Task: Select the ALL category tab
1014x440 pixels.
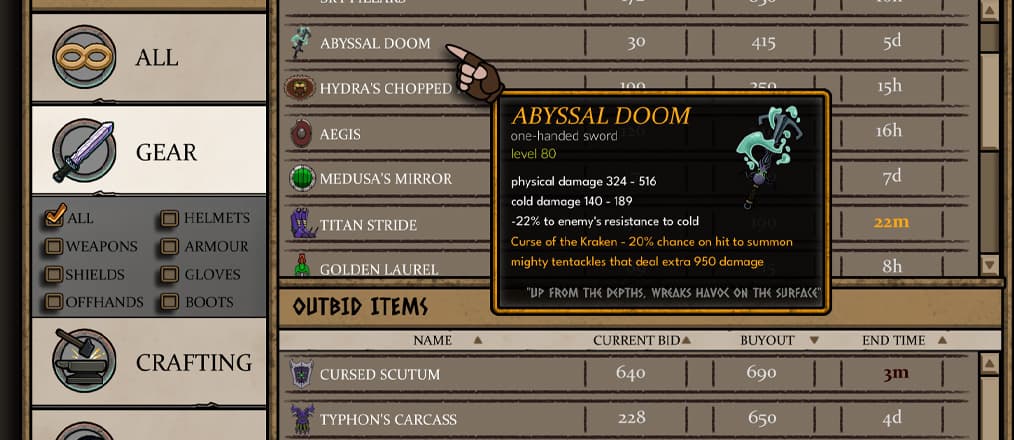Action: pyautogui.click(x=148, y=58)
